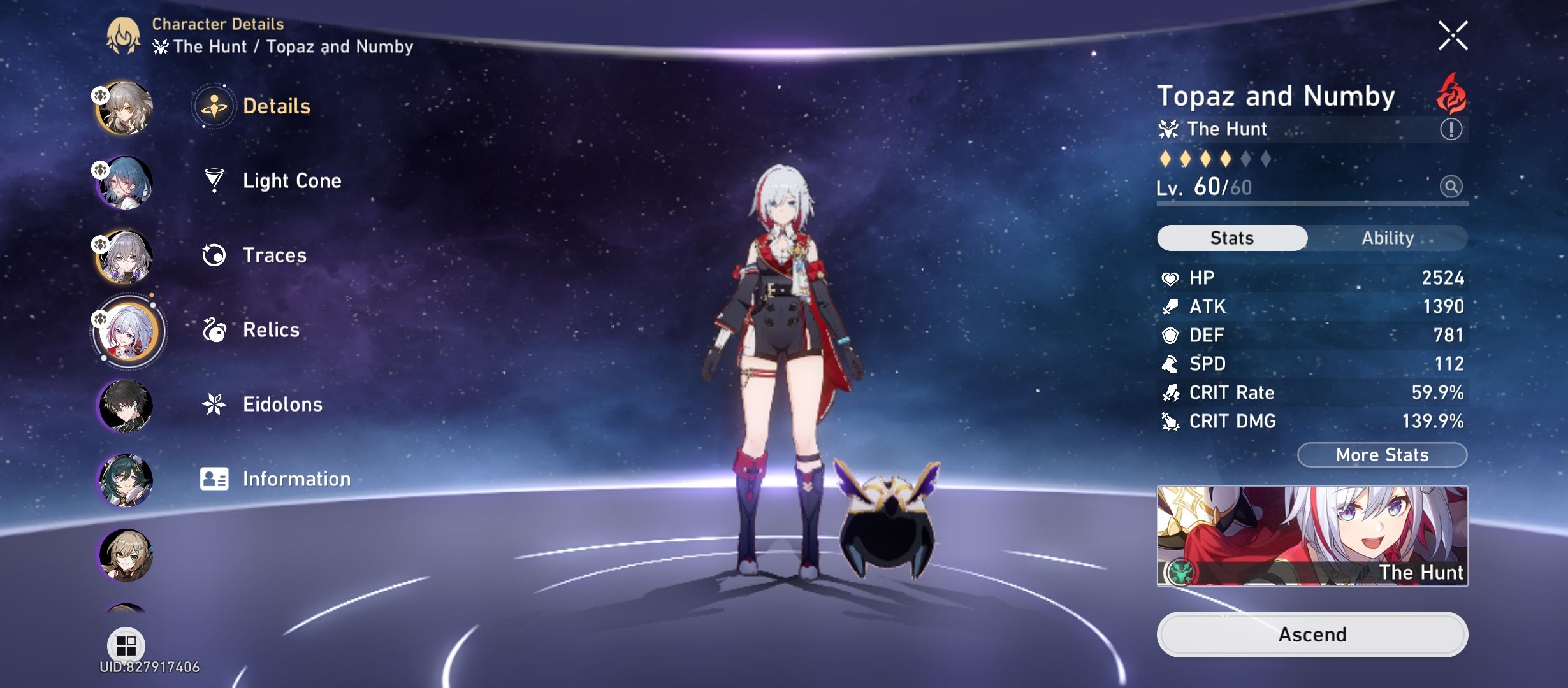
Task: Open the Light Cone panel
Action: [x=292, y=180]
